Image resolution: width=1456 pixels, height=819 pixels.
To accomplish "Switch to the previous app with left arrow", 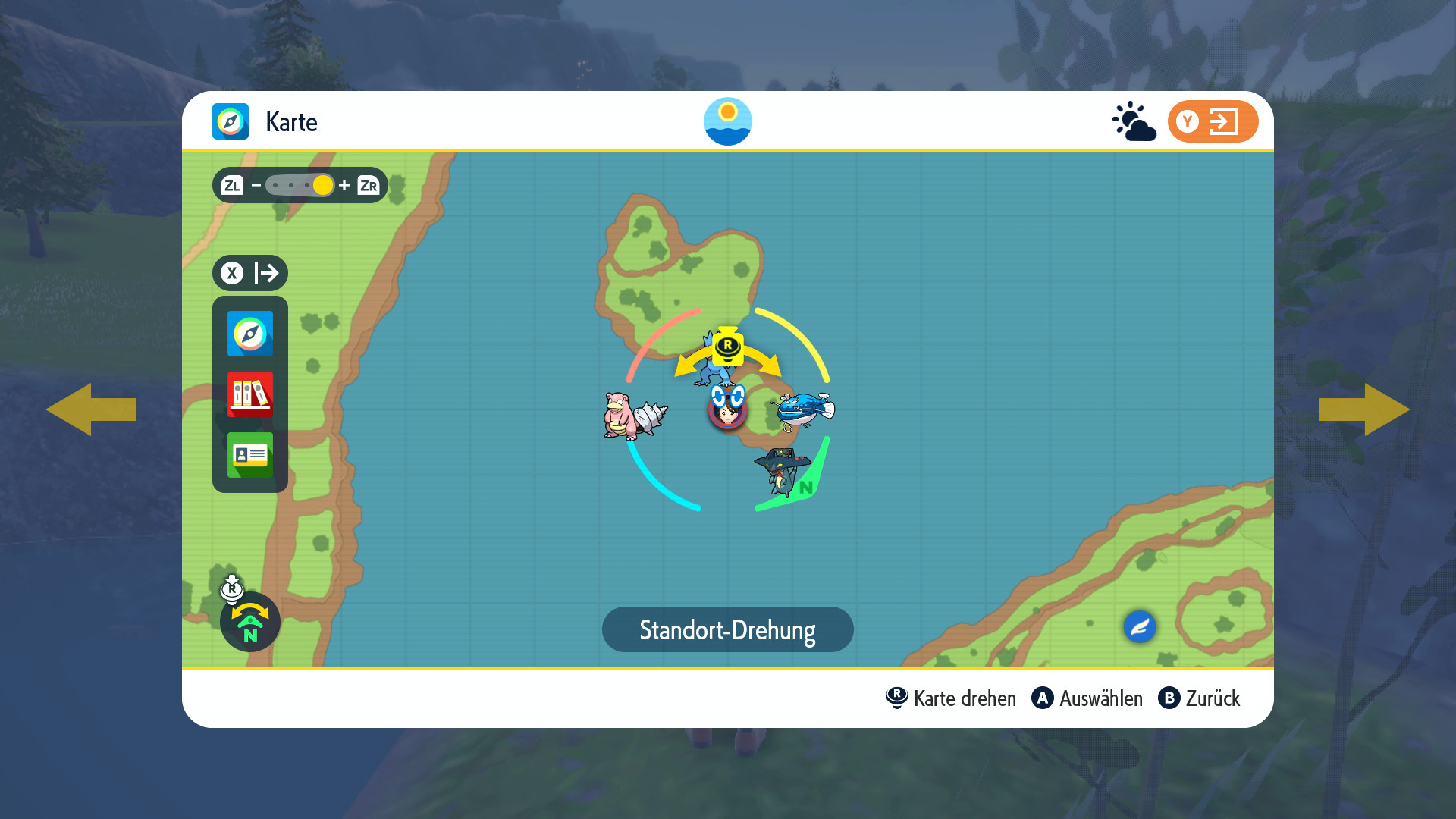I will click(x=91, y=409).
